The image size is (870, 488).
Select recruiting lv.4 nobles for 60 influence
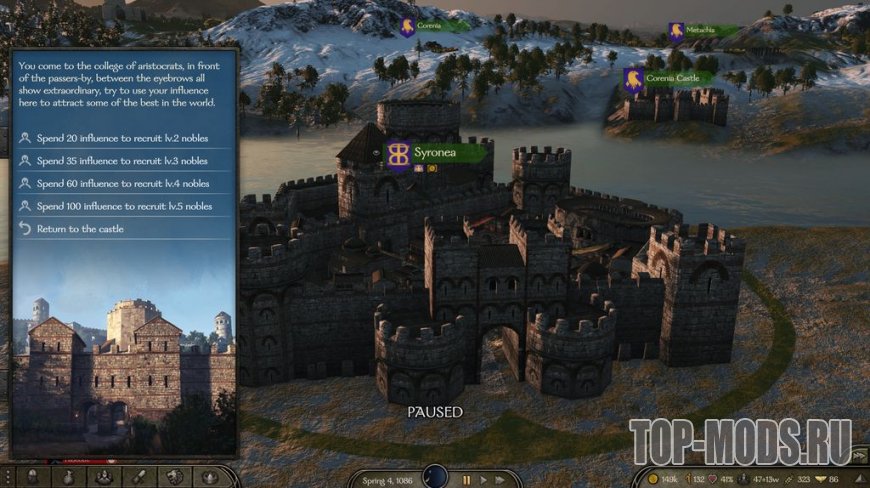click(x=122, y=184)
